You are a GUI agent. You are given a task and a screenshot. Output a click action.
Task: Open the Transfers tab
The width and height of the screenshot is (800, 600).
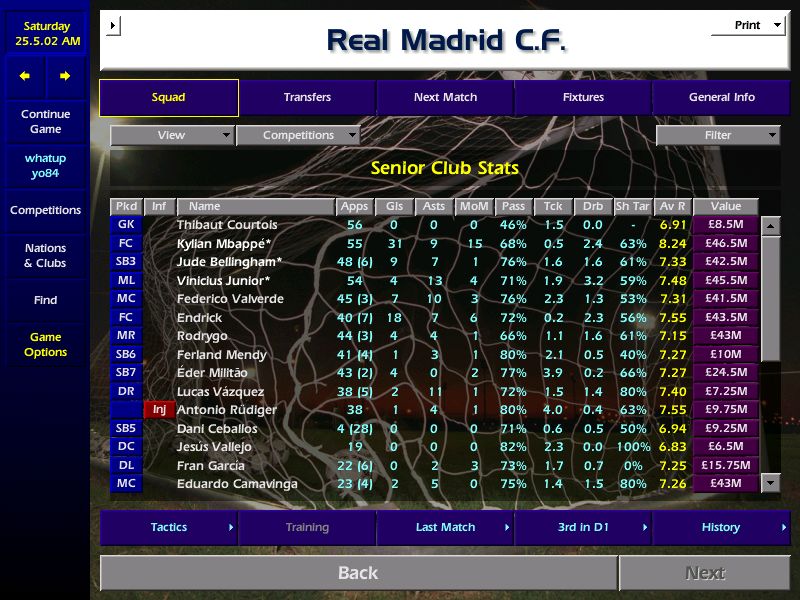307,97
